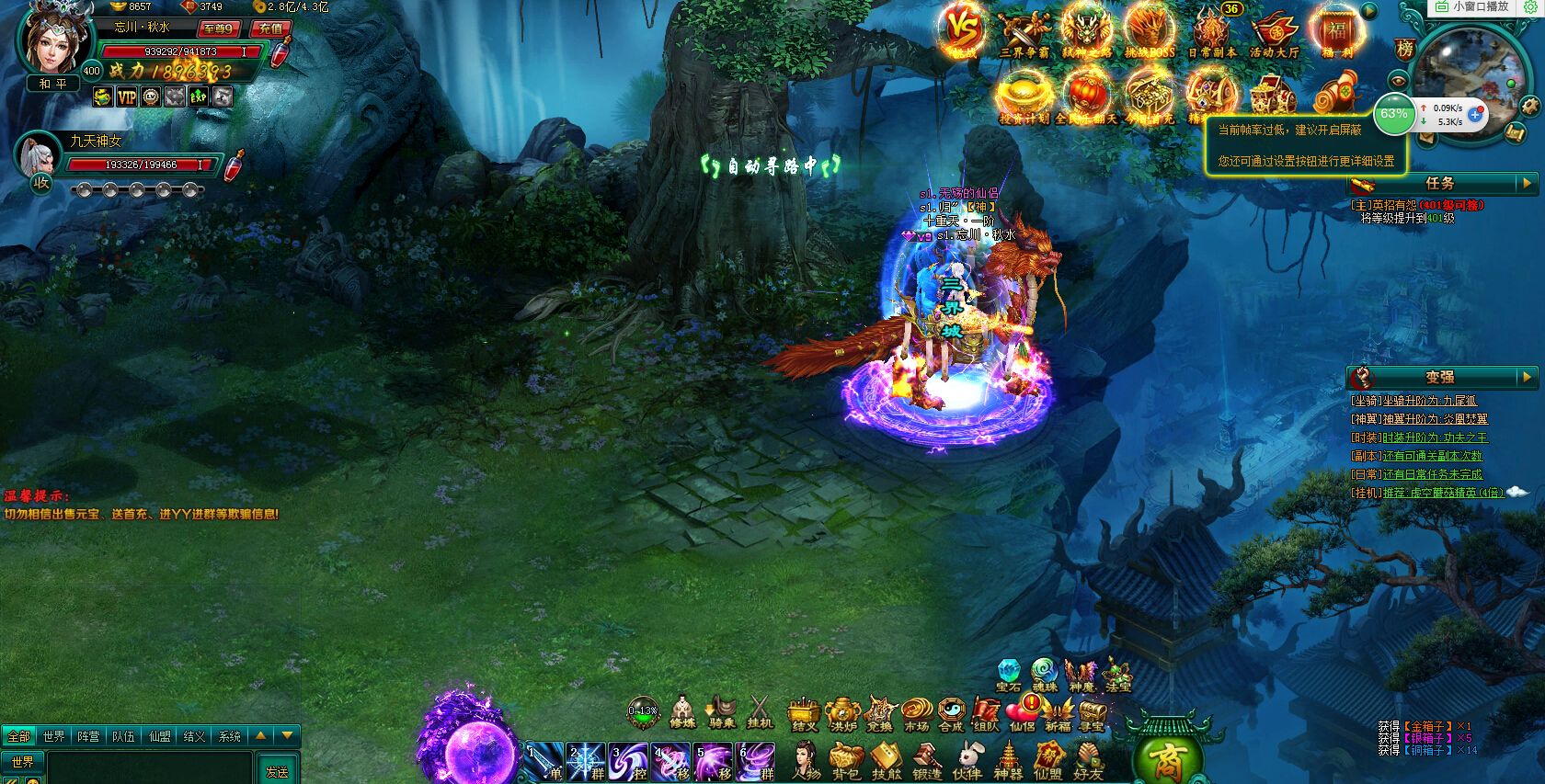Open the green 商 shop lantern
This screenshot has width=1545, height=784.
[x=1168, y=758]
